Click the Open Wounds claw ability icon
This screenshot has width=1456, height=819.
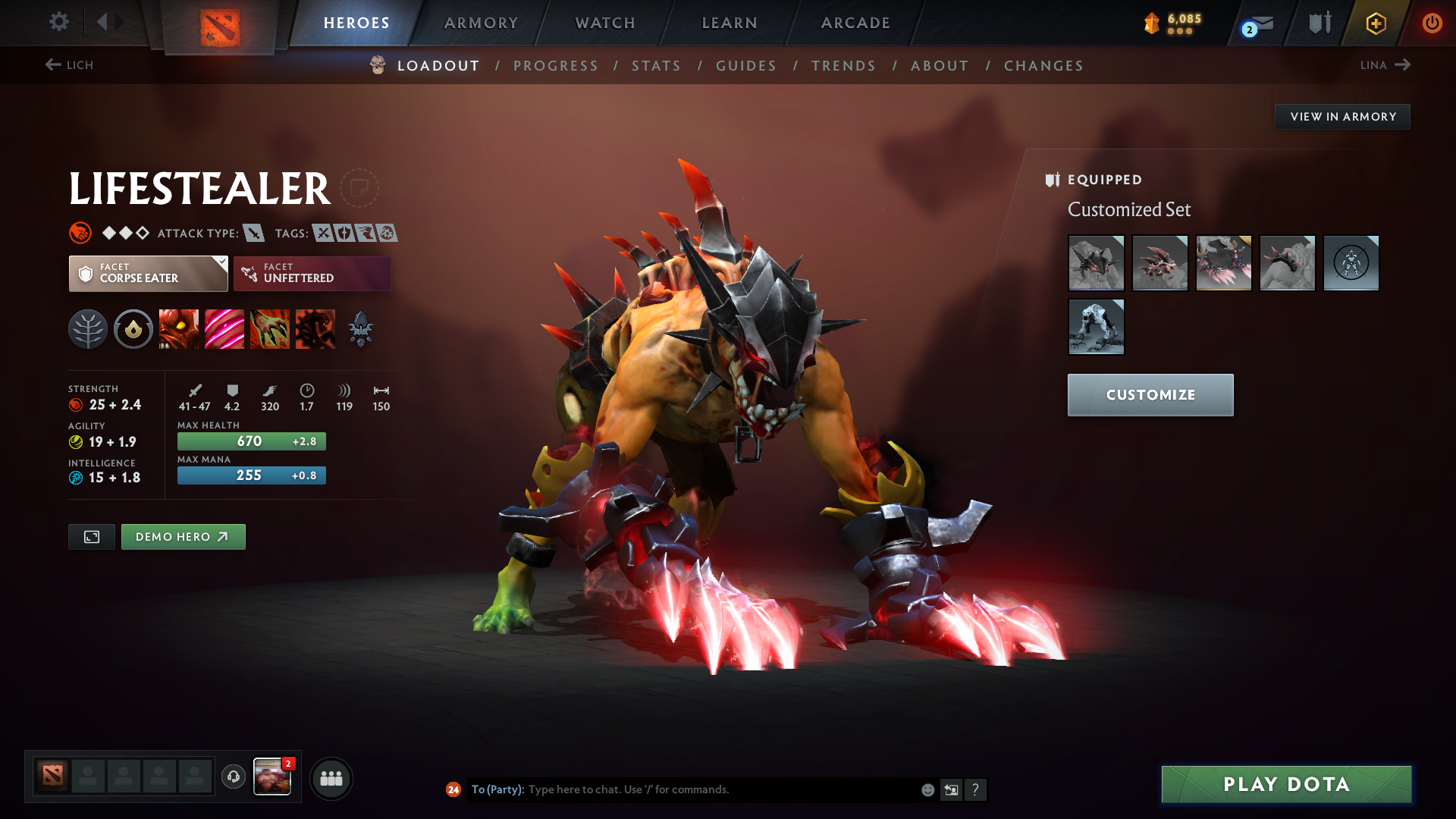[270, 328]
